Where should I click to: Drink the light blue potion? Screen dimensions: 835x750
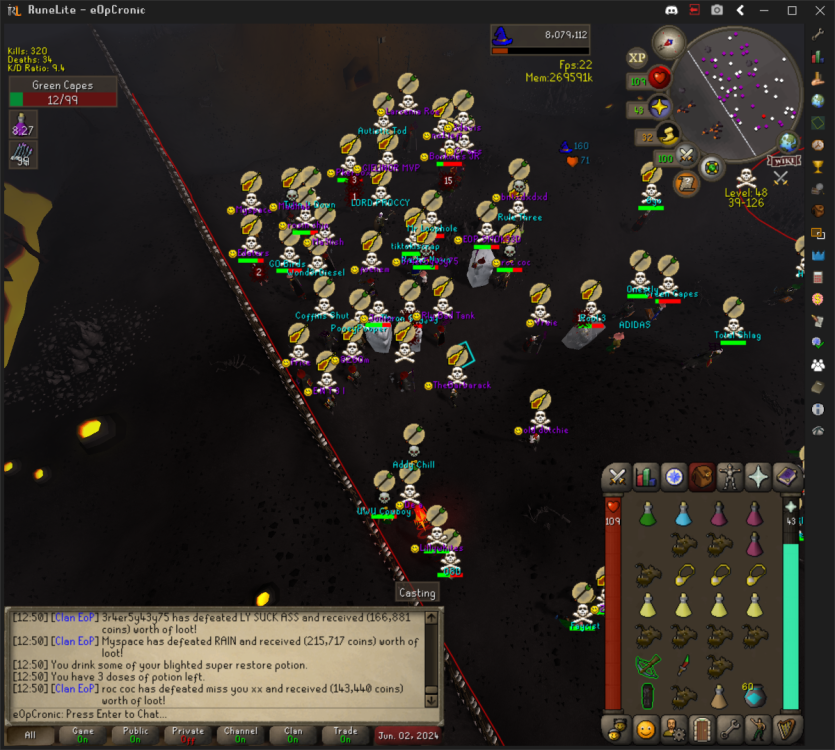pyautogui.click(x=683, y=515)
